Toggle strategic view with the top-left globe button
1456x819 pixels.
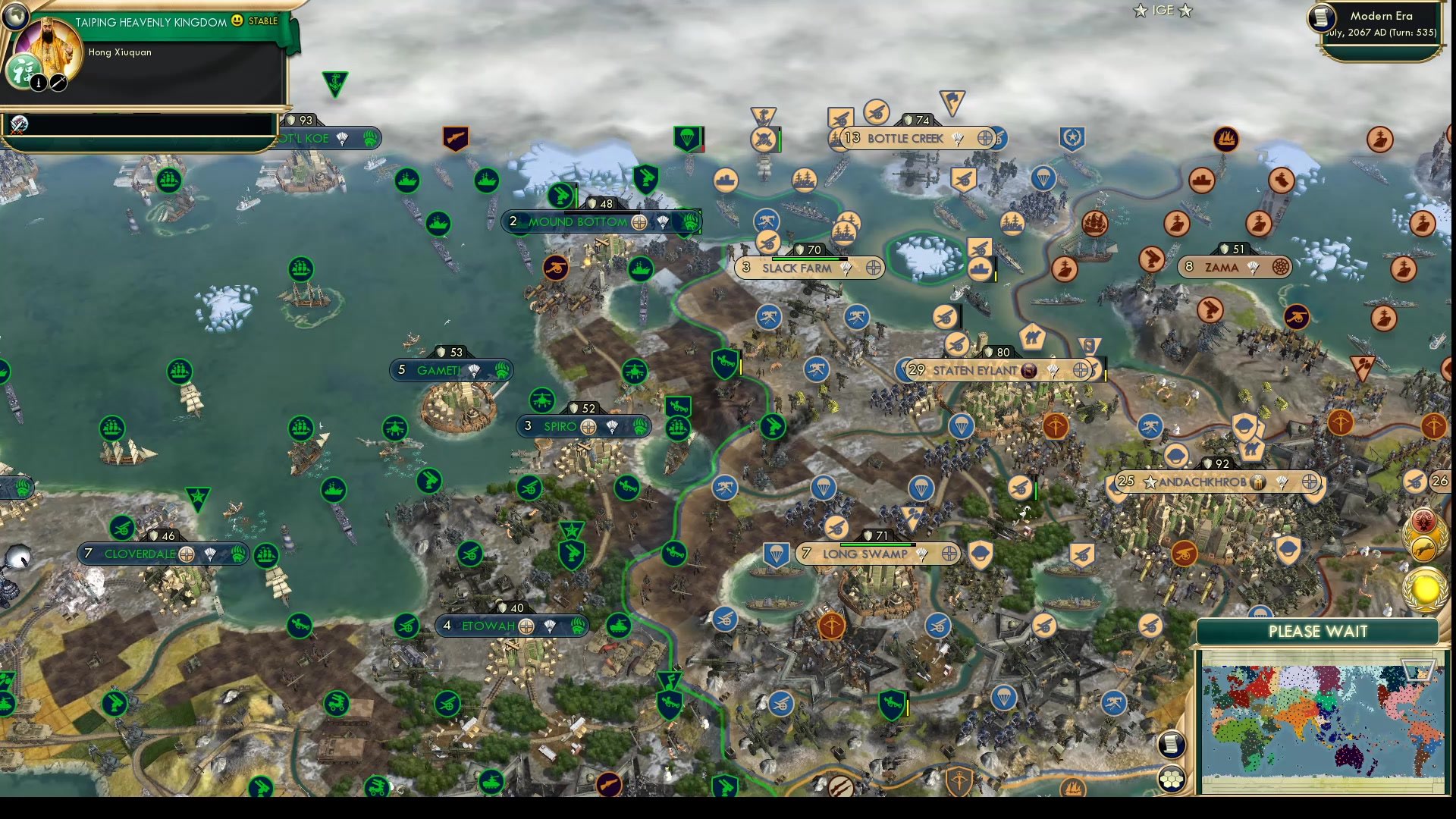[x=16, y=15]
